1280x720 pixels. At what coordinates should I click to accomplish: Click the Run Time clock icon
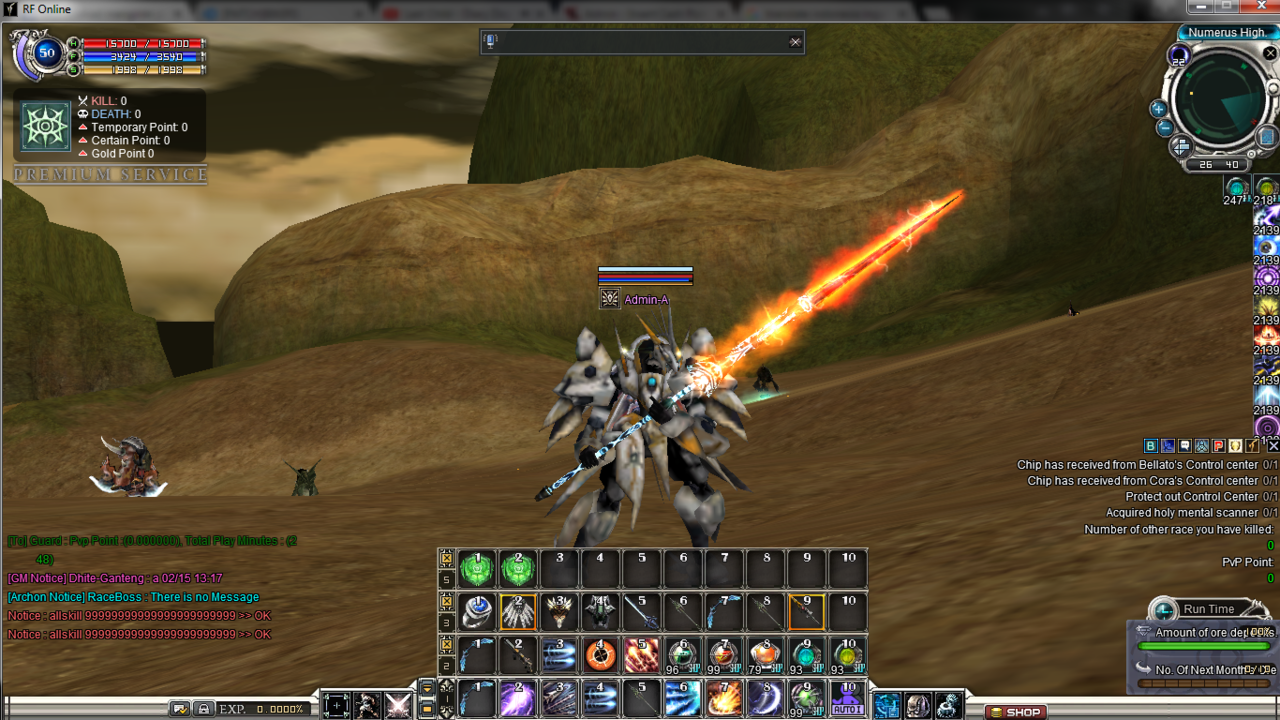(1162, 610)
